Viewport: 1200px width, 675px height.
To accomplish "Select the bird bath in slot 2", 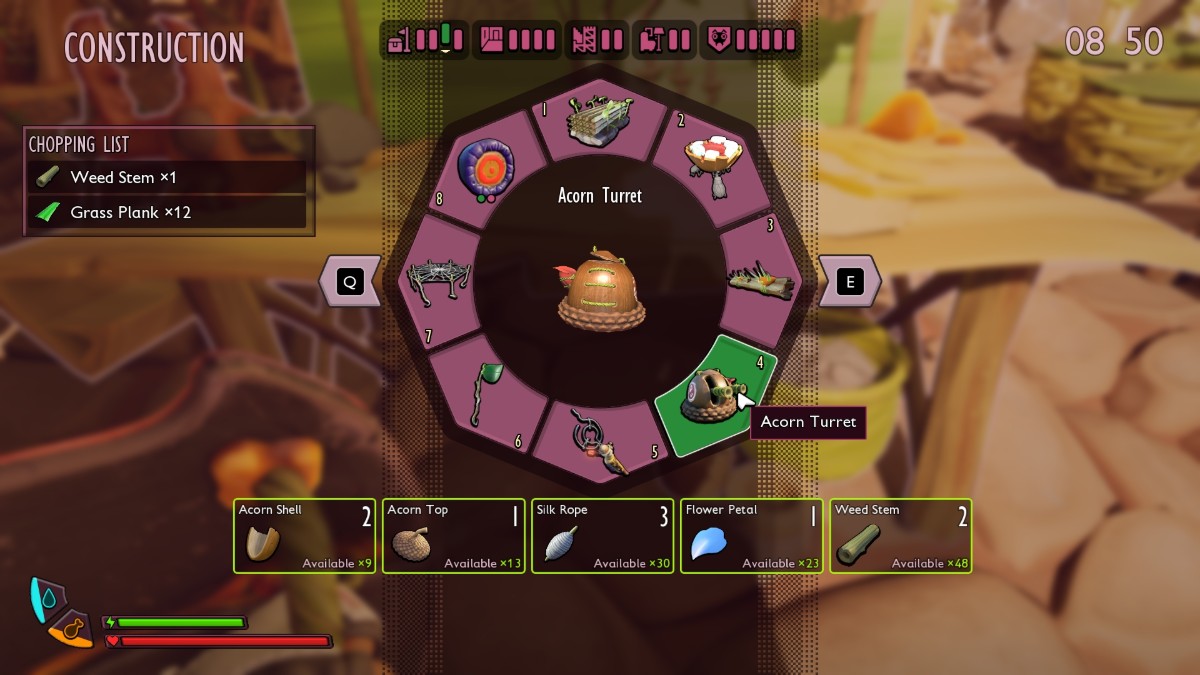I will point(711,163).
